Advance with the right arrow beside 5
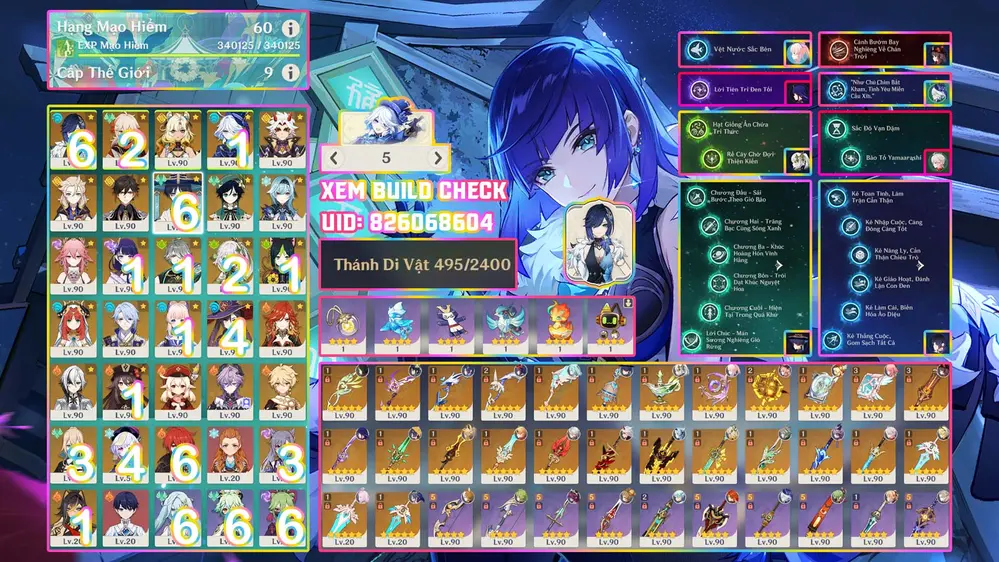The height and width of the screenshot is (562, 999). [436, 158]
